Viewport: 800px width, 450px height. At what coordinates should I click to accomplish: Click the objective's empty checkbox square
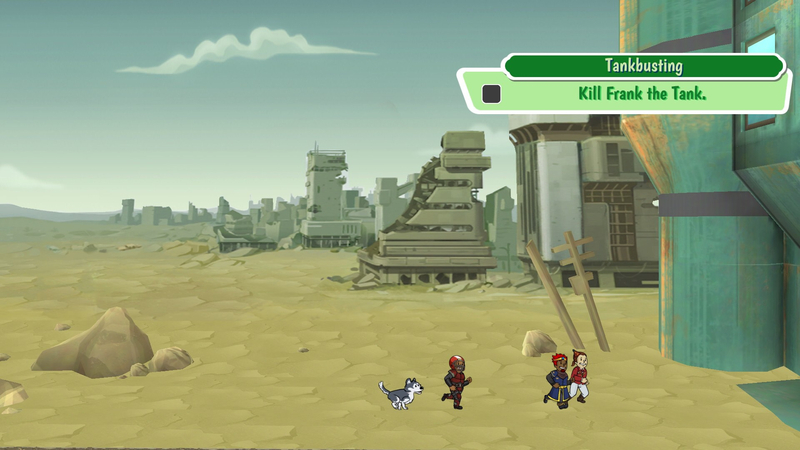pyautogui.click(x=491, y=94)
